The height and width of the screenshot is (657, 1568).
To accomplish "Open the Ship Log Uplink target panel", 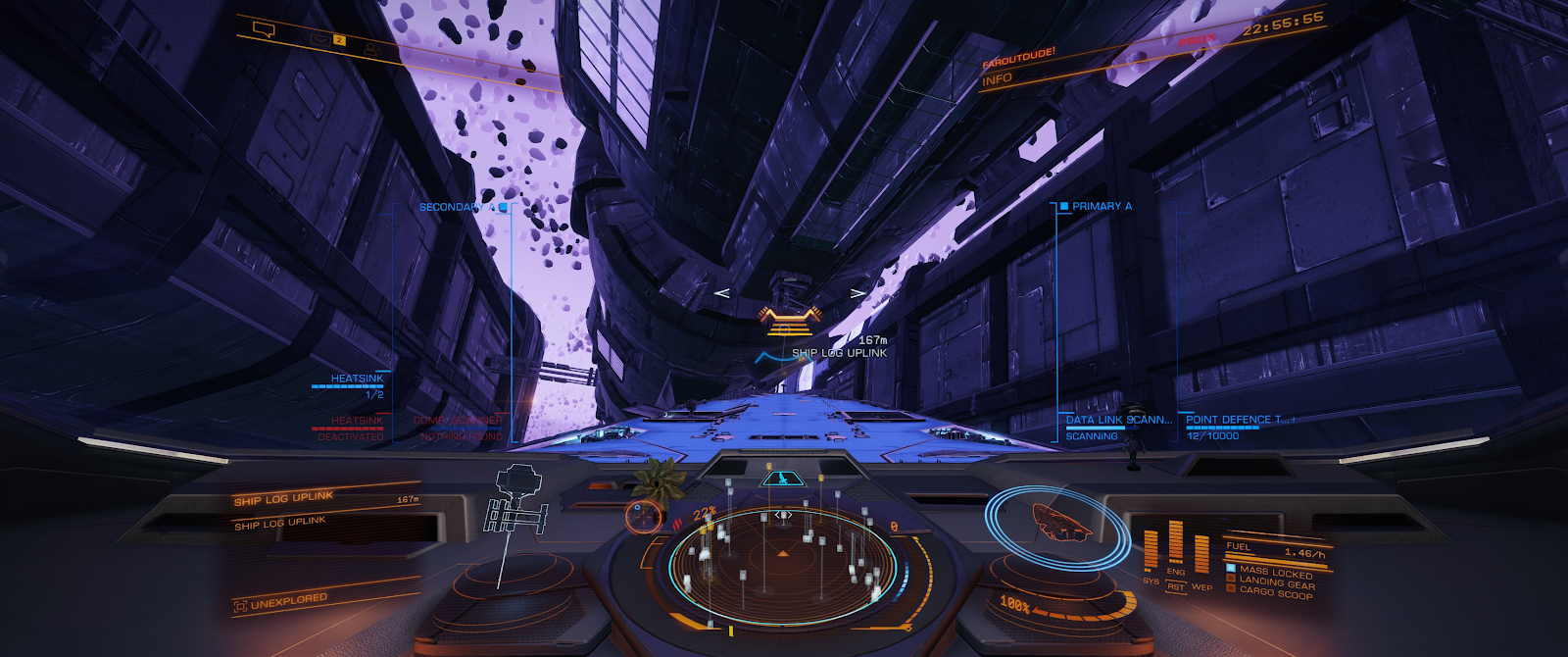I will [284, 499].
